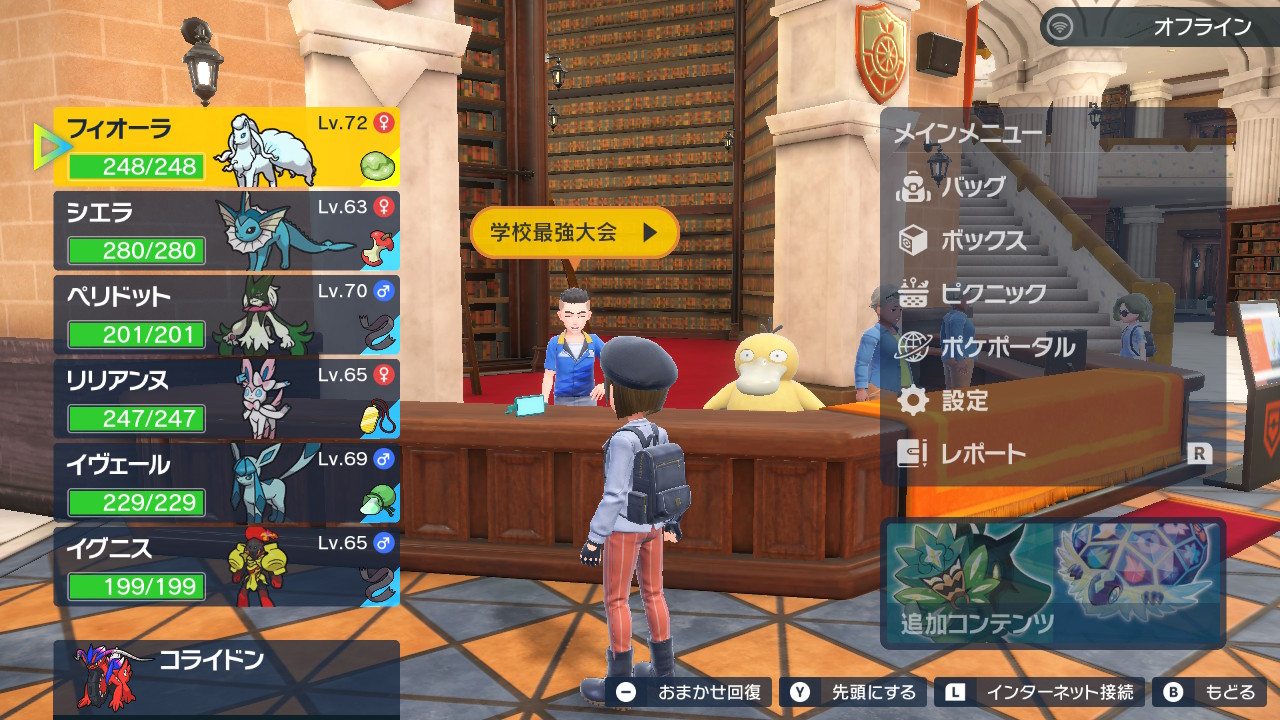The width and height of the screenshot is (1280, 720).
Task: Choose イグニス in the party list
Action: pyautogui.click(x=227, y=567)
